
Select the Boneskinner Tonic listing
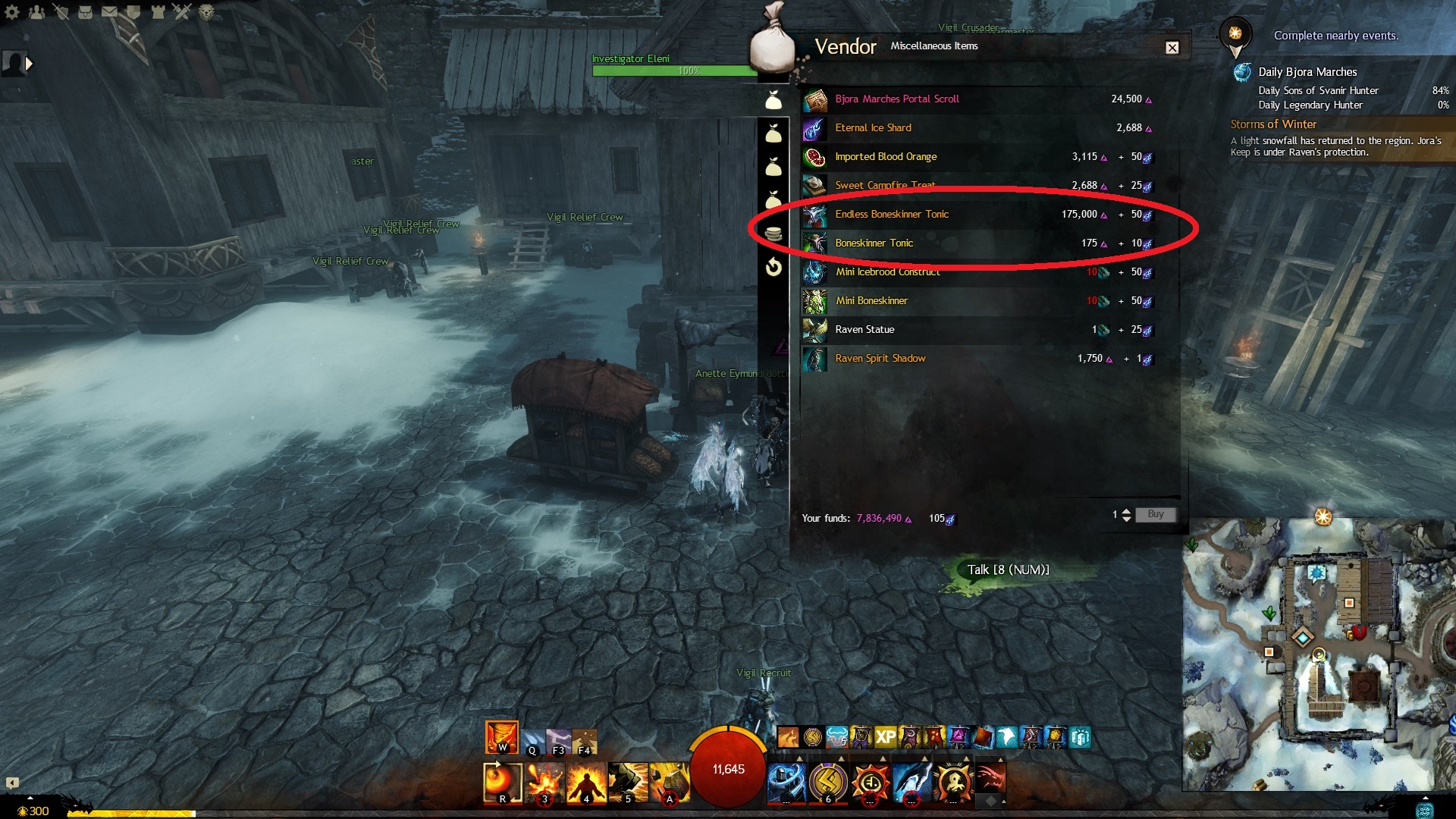click(874, 243)
